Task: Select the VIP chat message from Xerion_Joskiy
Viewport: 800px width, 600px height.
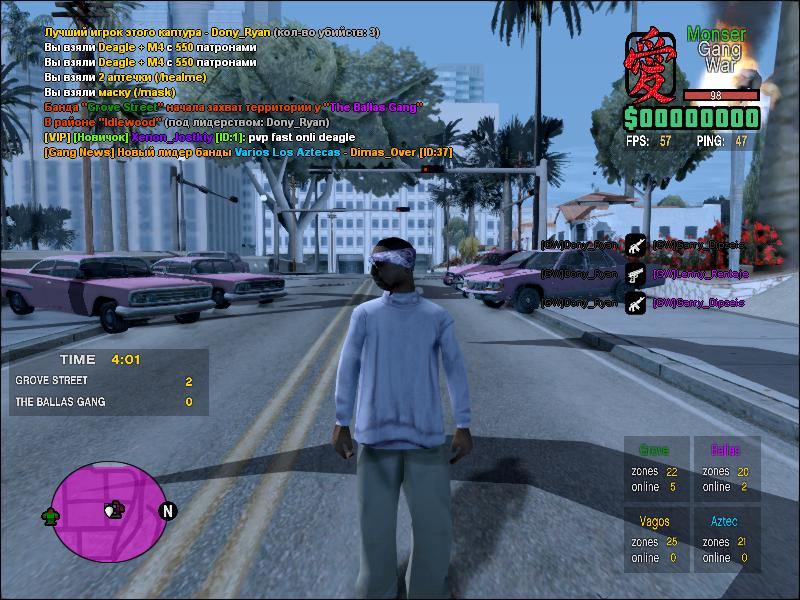Action: [200, 137]
